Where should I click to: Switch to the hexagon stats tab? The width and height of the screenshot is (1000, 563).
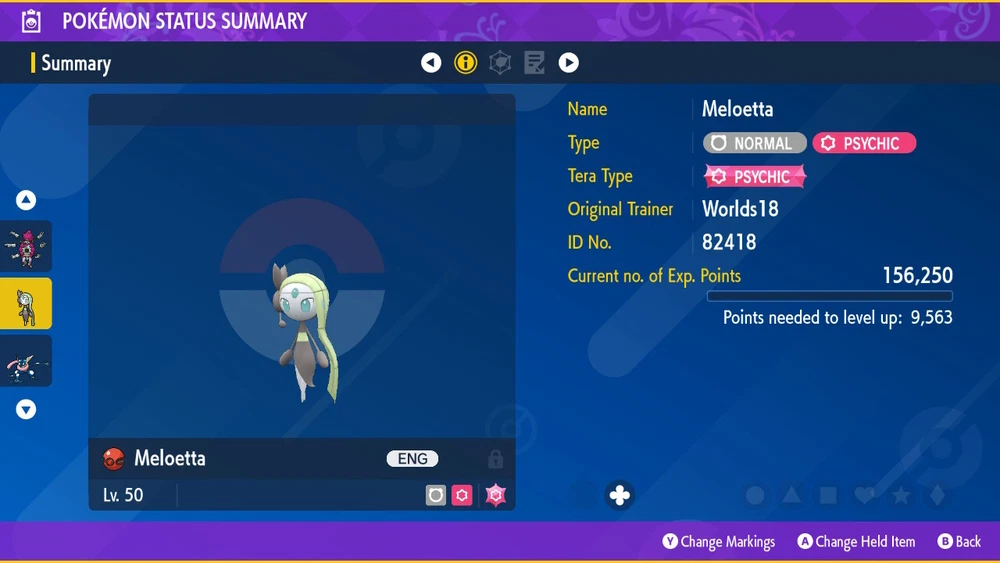[500, 63]
